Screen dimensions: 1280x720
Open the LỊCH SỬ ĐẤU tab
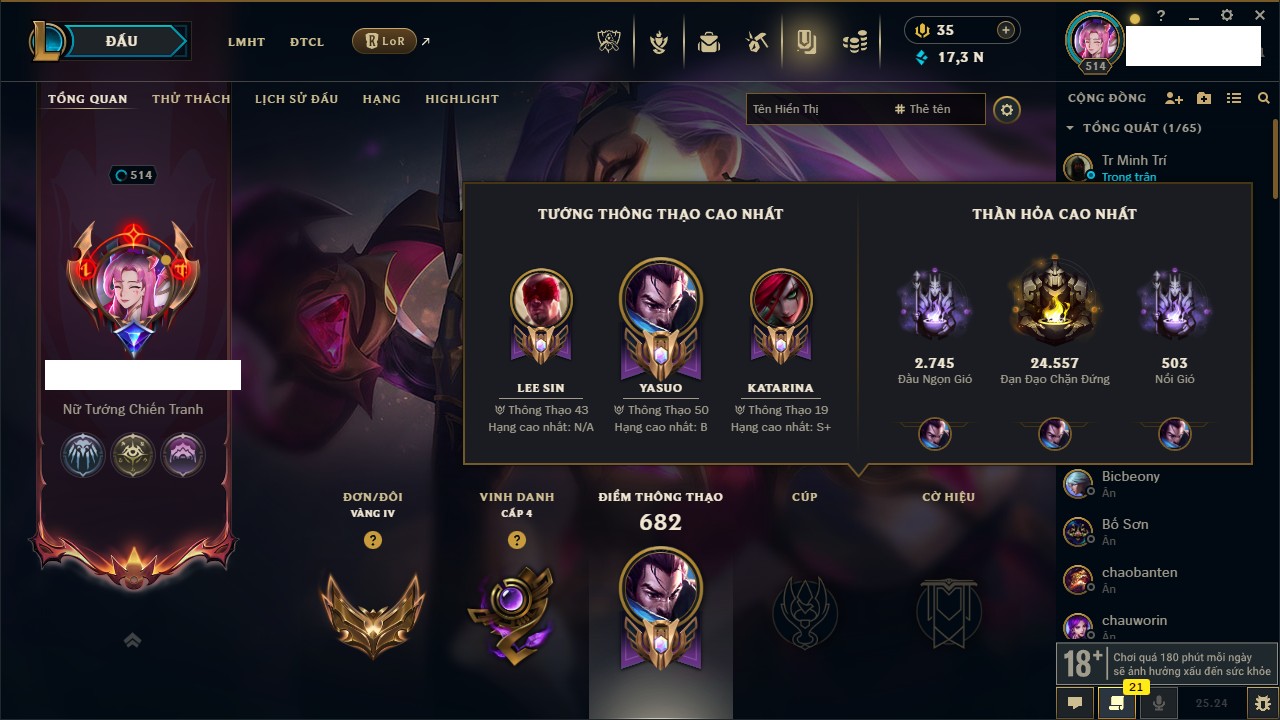click(x=296, y=99)
